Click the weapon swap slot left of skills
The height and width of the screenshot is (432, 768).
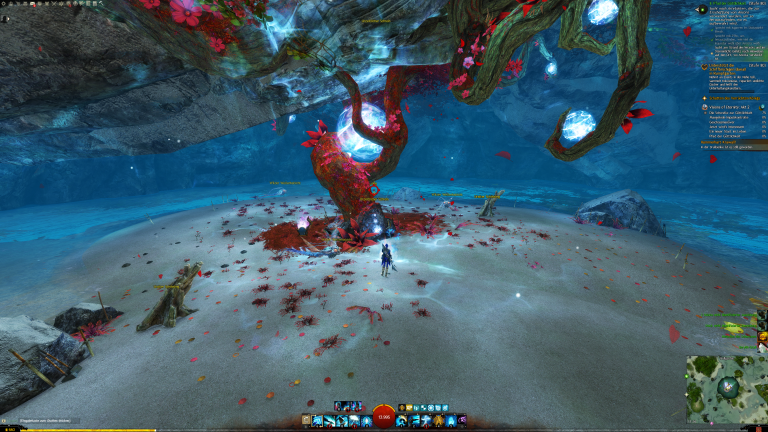[305, 421]
